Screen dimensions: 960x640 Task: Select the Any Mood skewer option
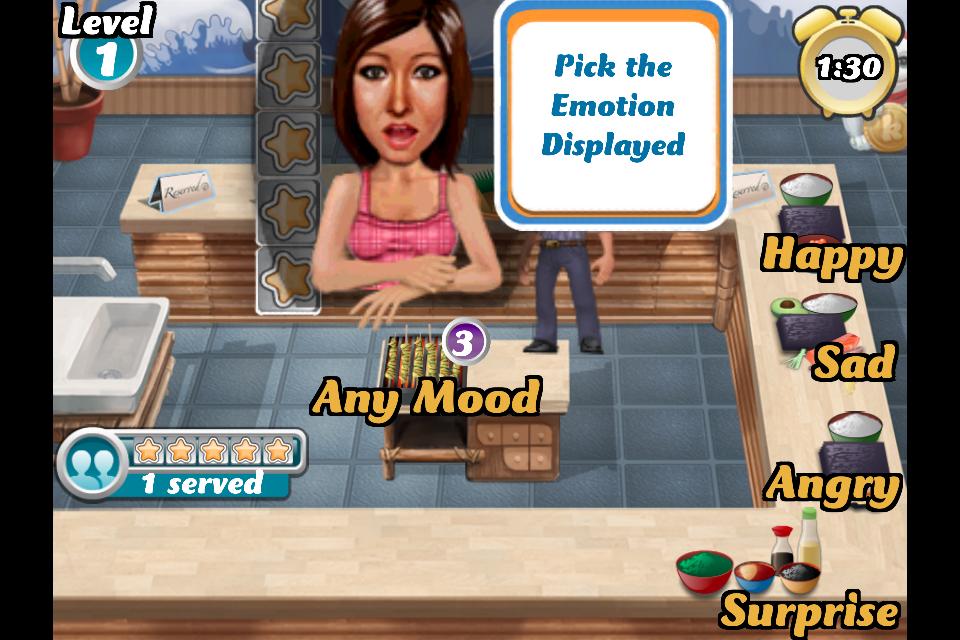[x=425, y=397]
